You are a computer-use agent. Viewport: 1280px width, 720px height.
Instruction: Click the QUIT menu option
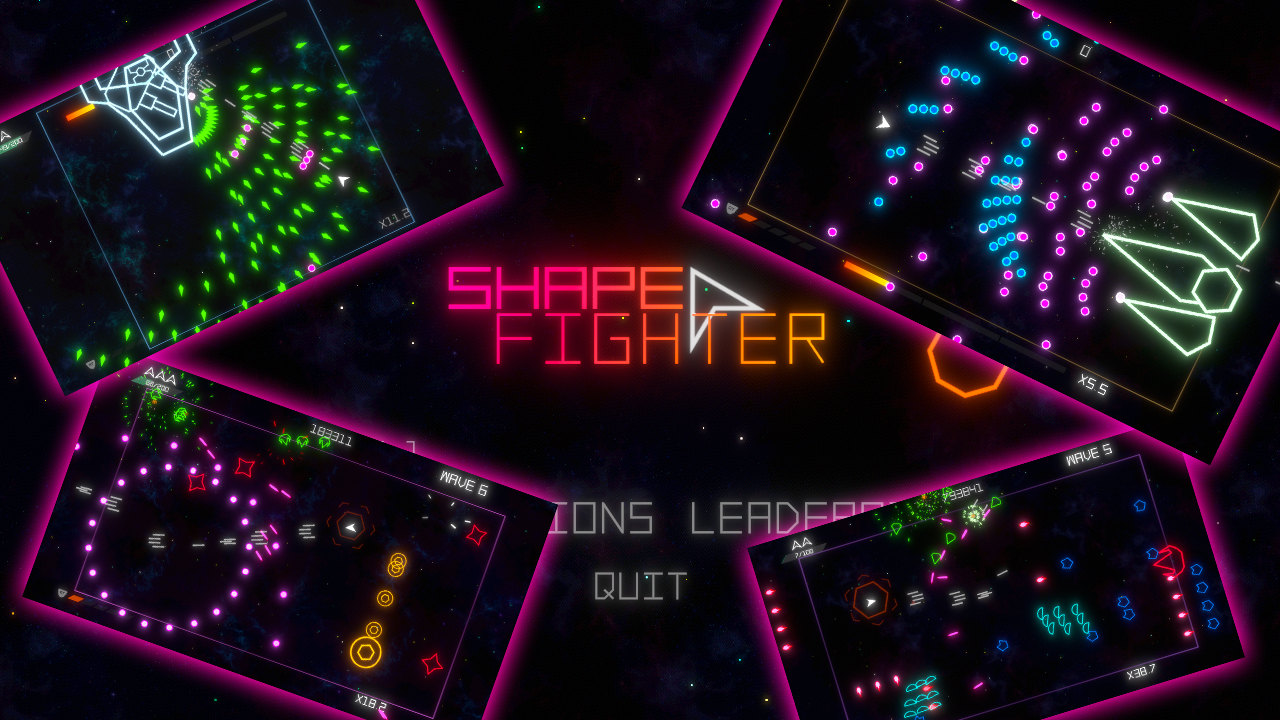pos(640,589)
